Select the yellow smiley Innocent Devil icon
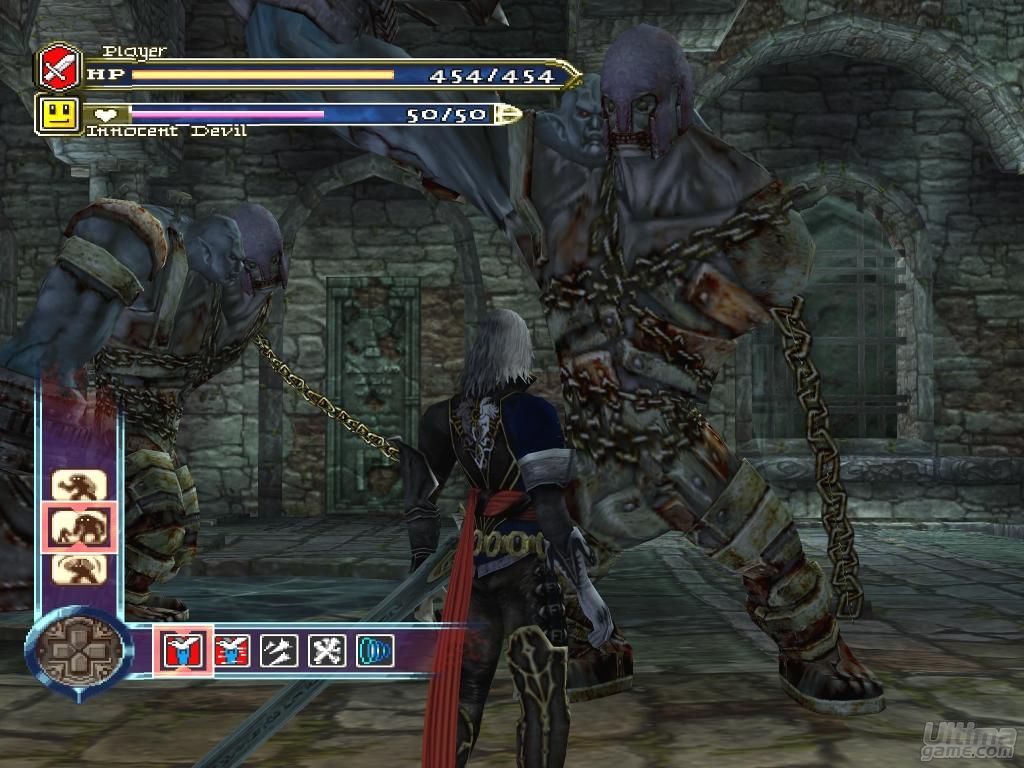The height and width of the screenshot is (768, 1024). [59, 114]
